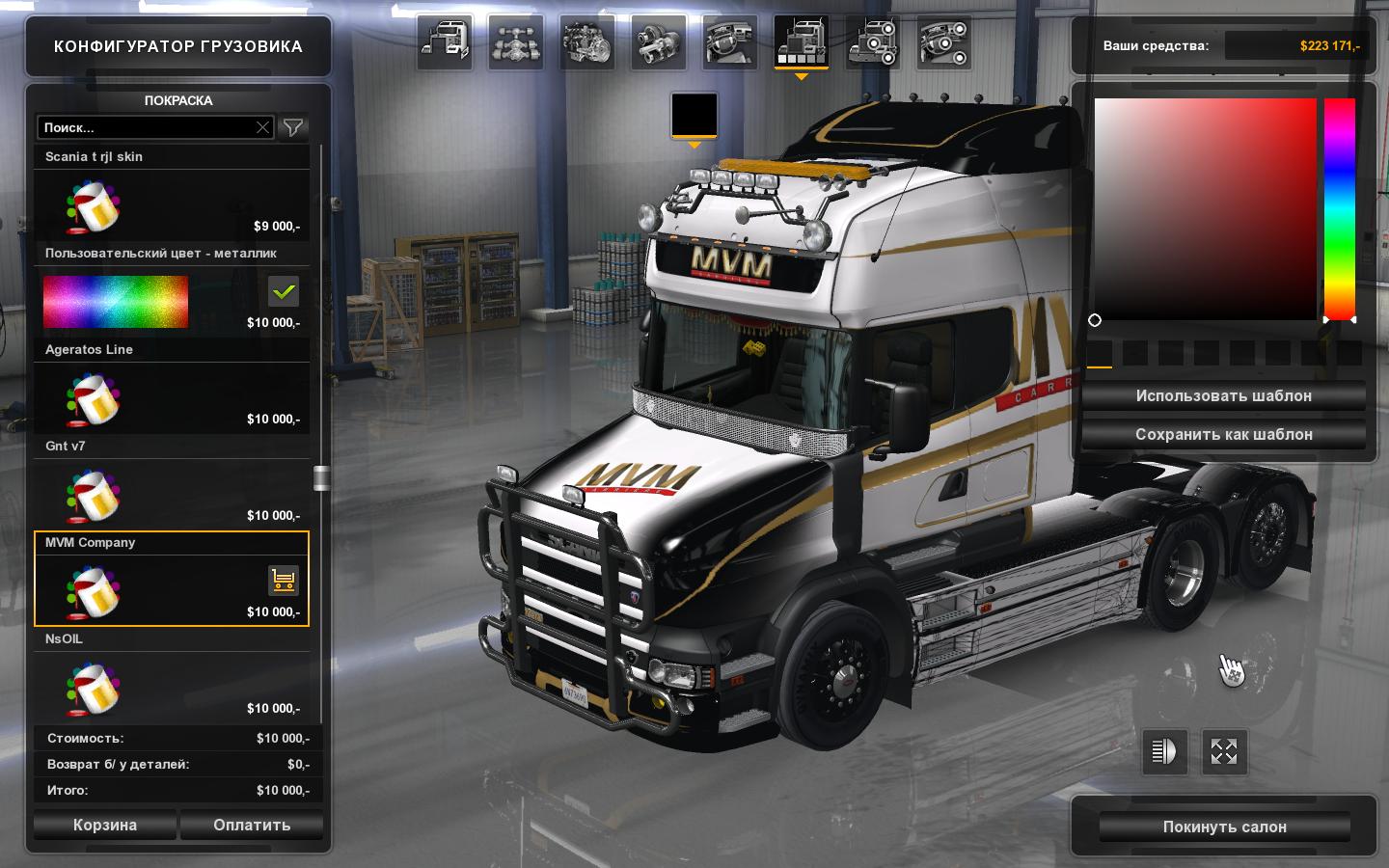Screen dimensions: 1389x868
Task: Add MVM Company paint to cart
Action: point(283,581)
